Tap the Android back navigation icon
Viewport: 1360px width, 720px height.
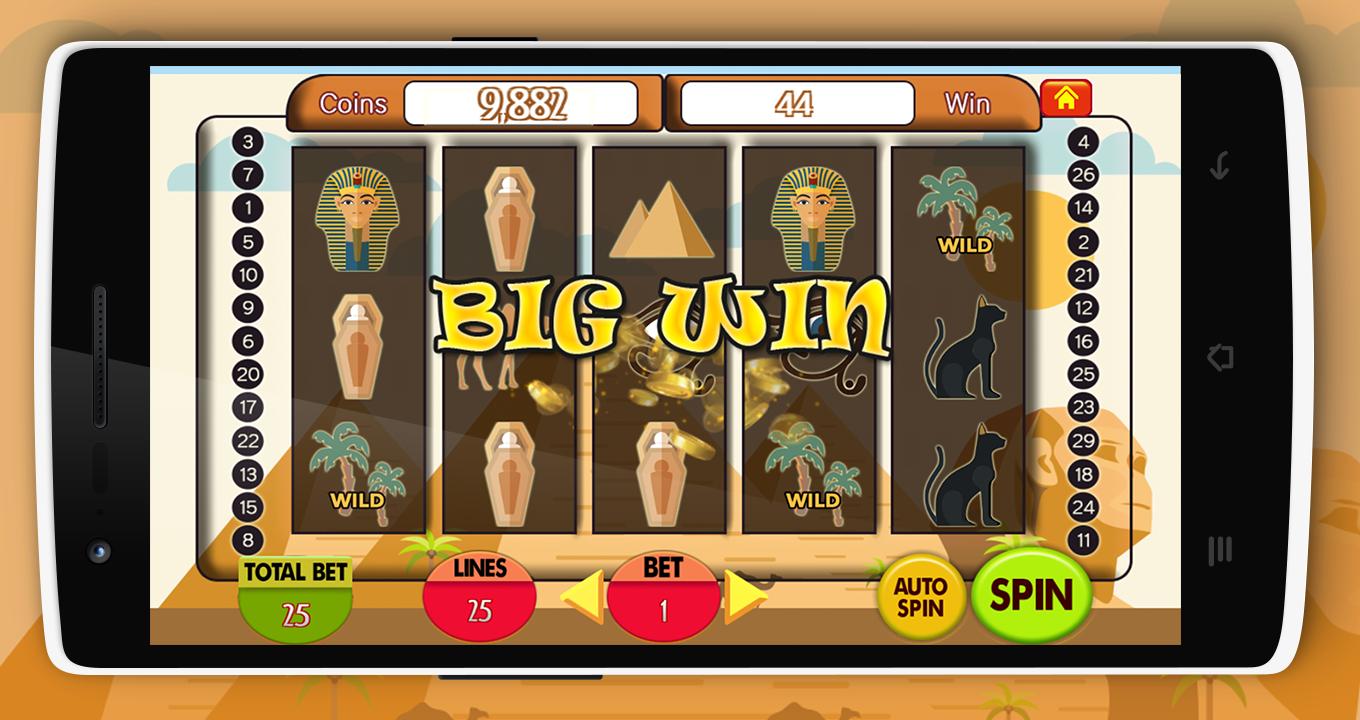click(1219, 356)
